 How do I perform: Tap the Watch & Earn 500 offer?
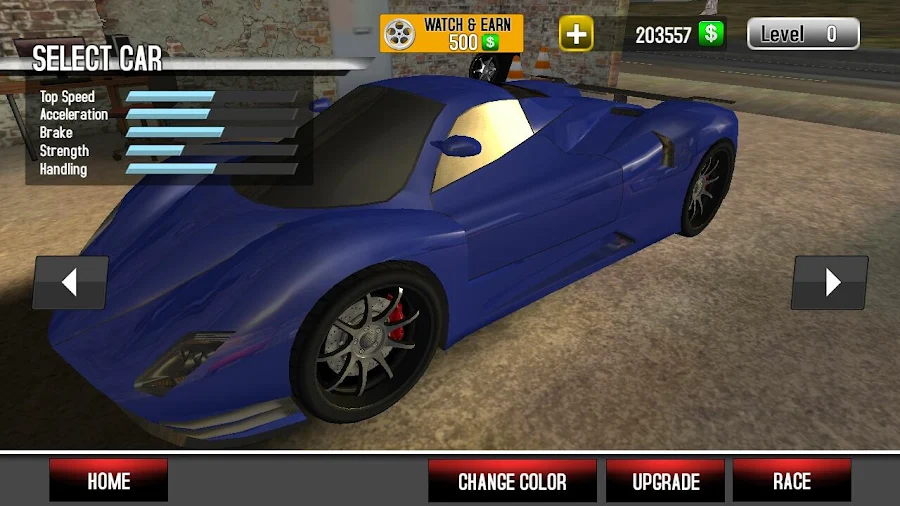pos(451,33)
